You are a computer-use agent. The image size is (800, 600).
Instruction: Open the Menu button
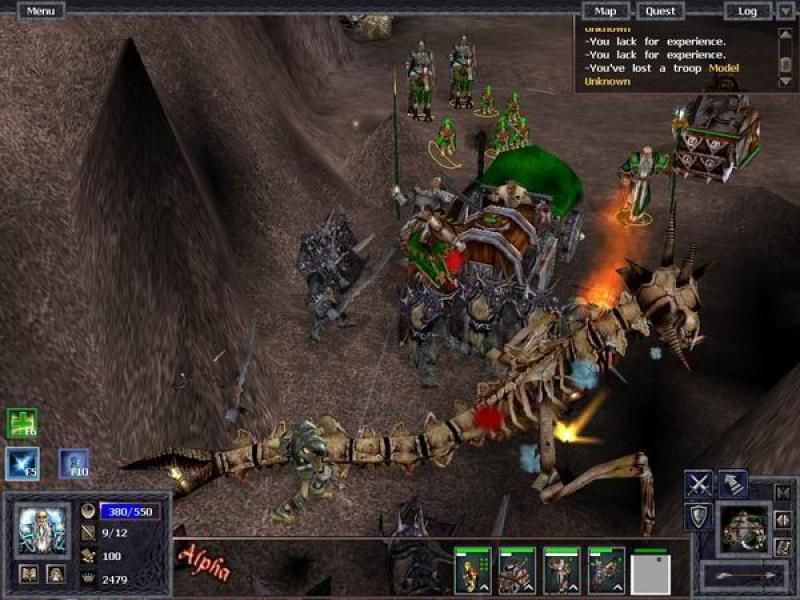click(x=40, y=11)
